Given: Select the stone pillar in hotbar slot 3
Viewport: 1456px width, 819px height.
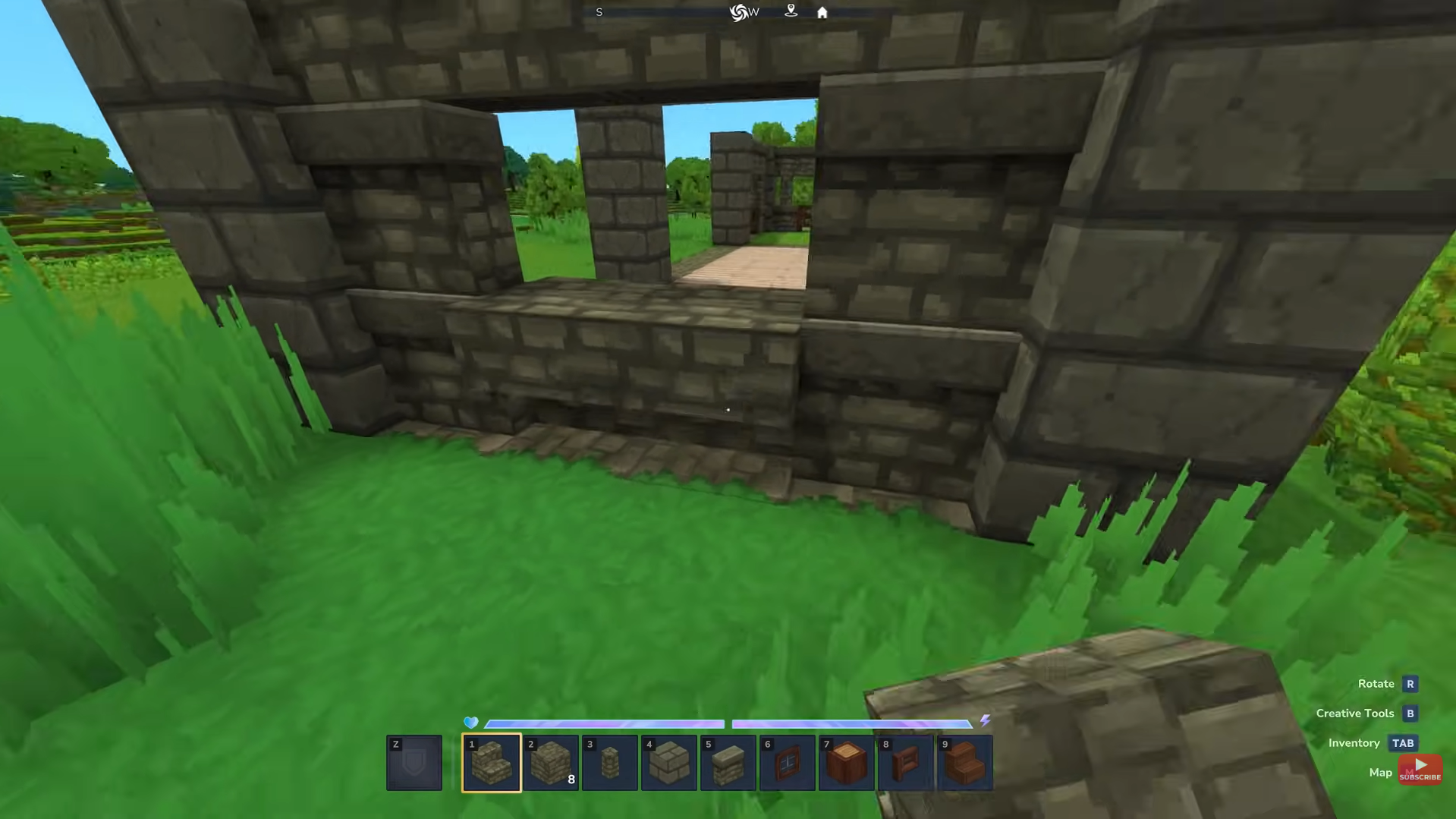Looking at the screenshot, I should (x=609, y=763).
